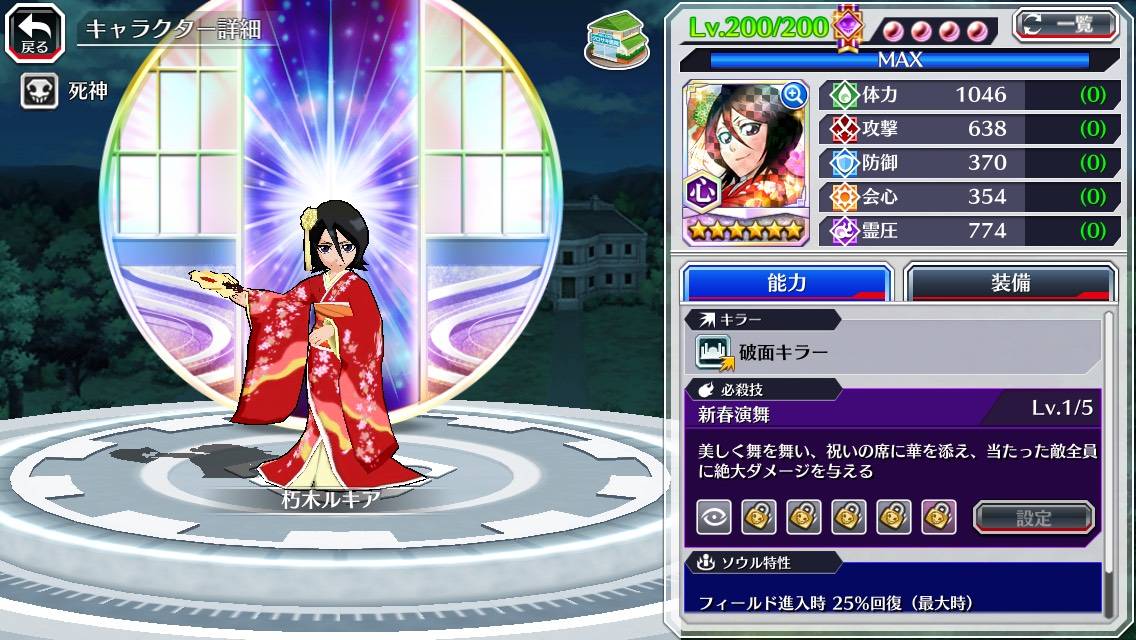The width and height of the screenshot is (1136, 640).
Task: Click the greyed 設定 button
Action: pos(1033,517)
